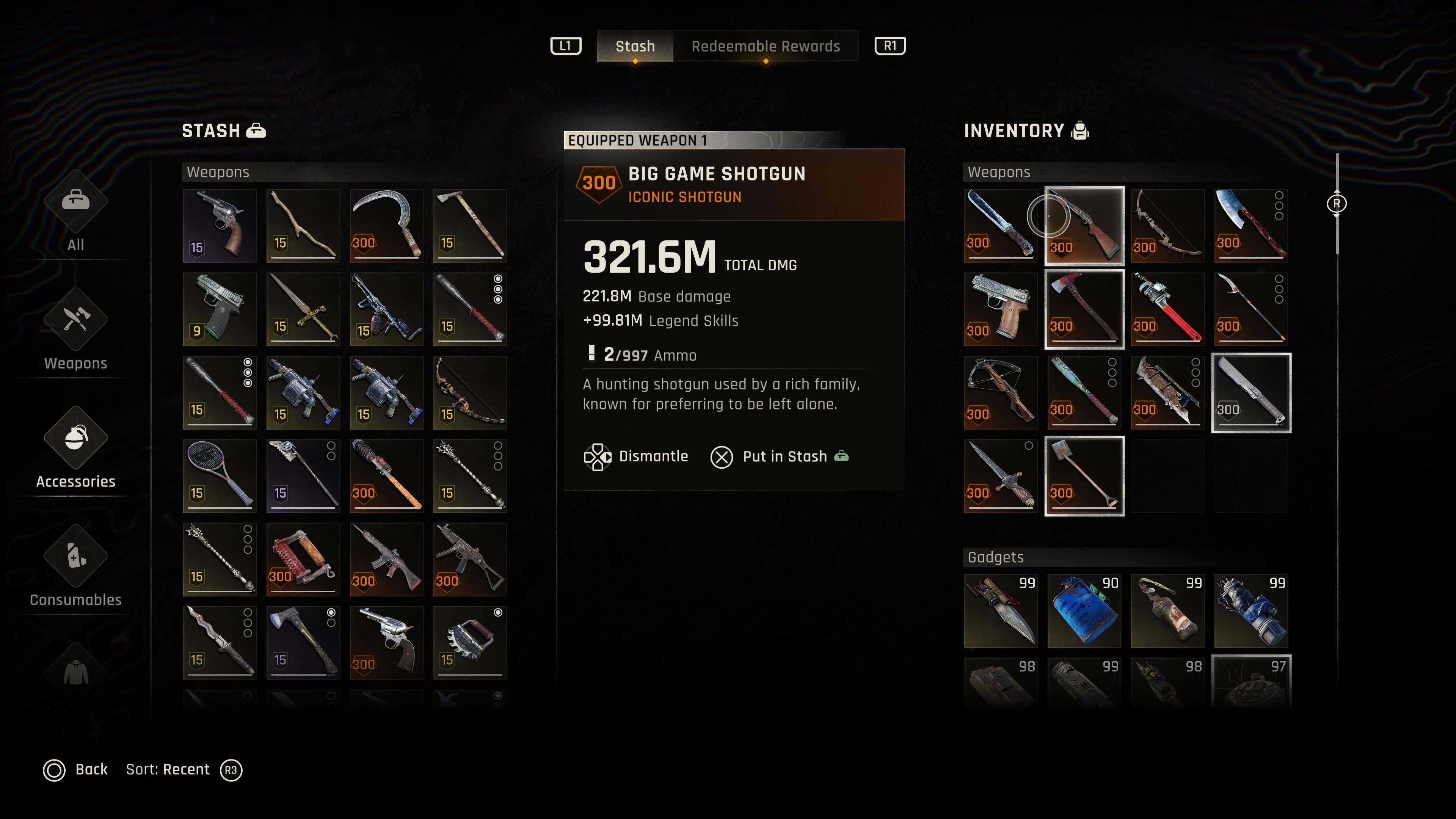
Task: Select the green-striped pistol level 9
Action: (220, 309)
